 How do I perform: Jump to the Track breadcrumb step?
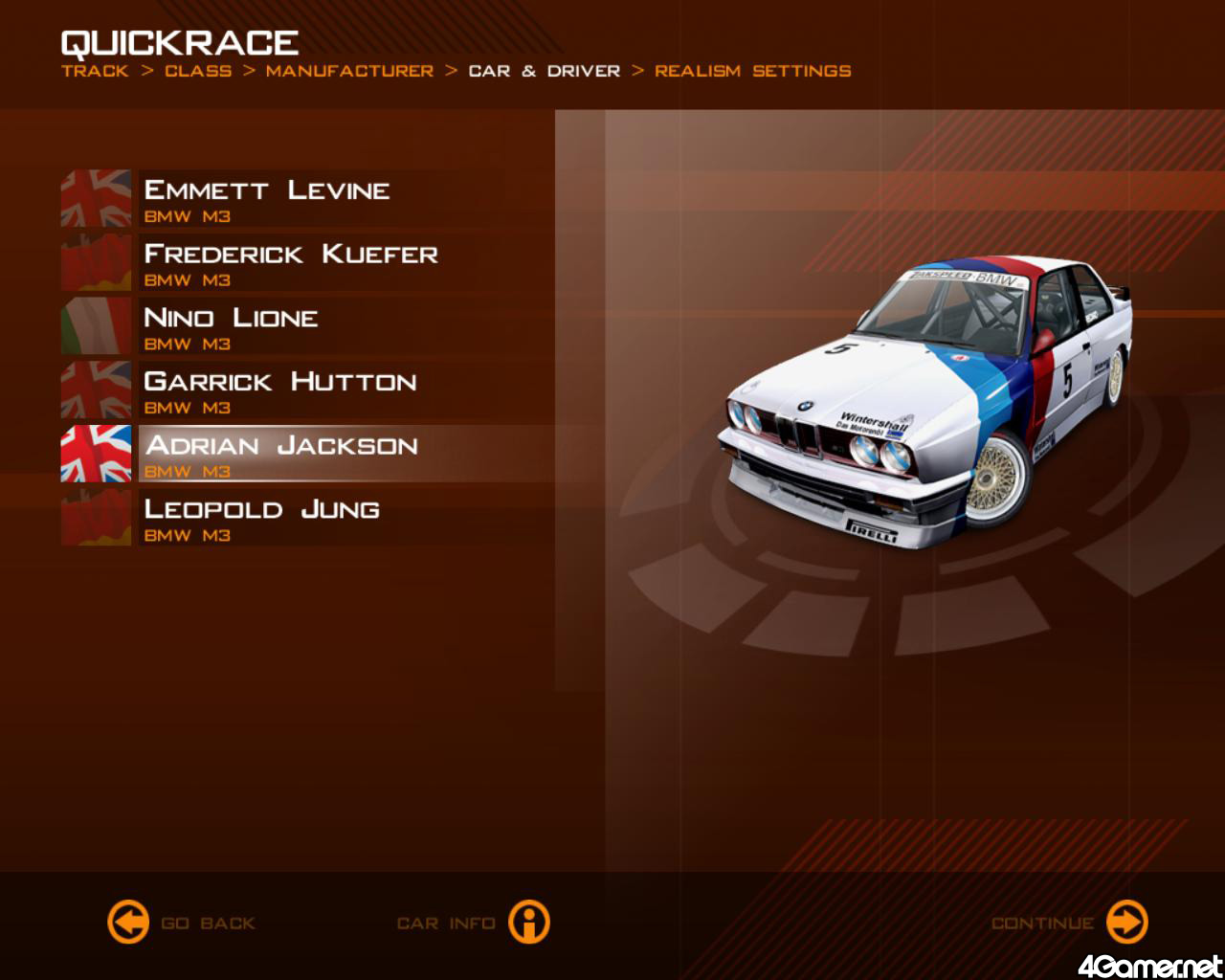point(95,71)
